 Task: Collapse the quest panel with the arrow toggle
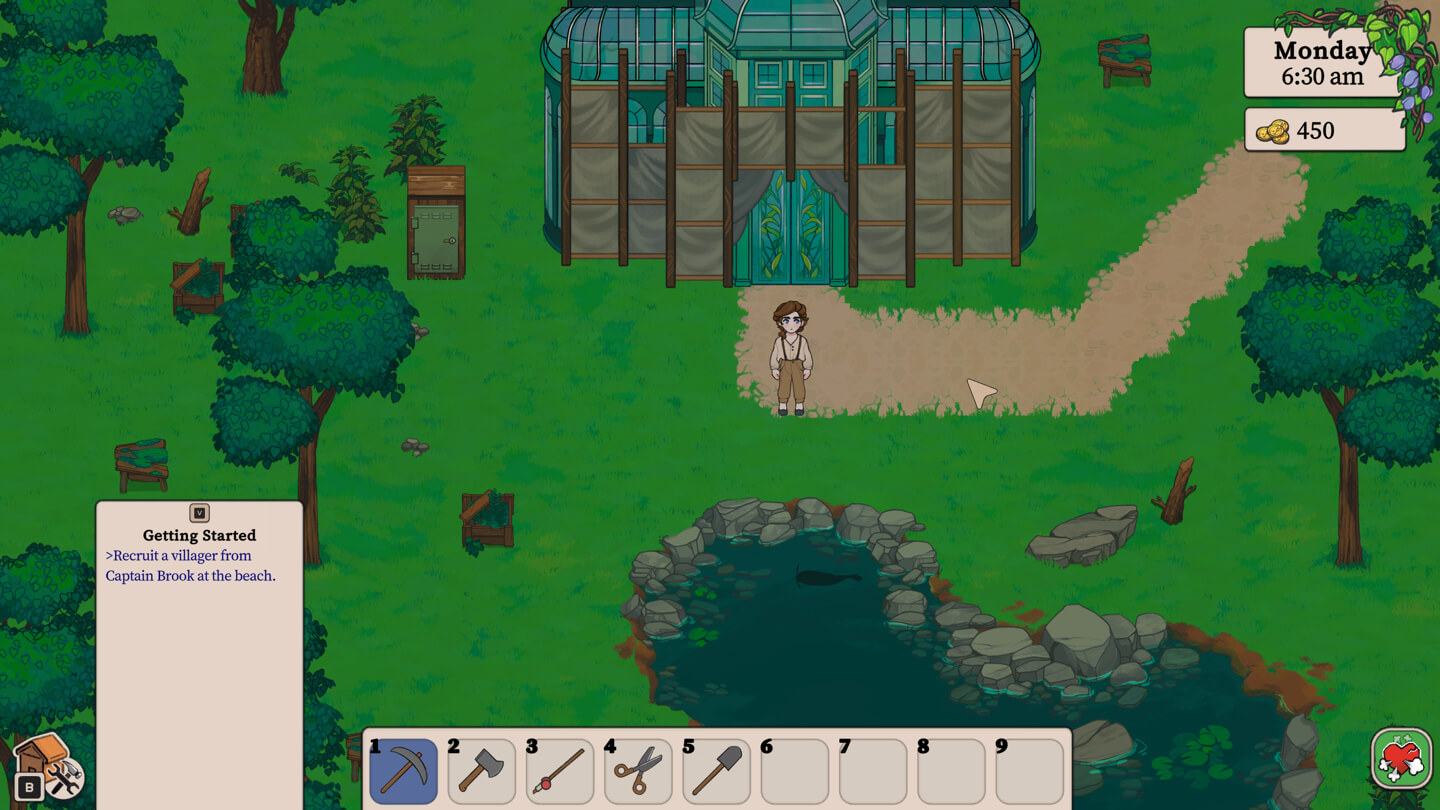tap(199, 513)
